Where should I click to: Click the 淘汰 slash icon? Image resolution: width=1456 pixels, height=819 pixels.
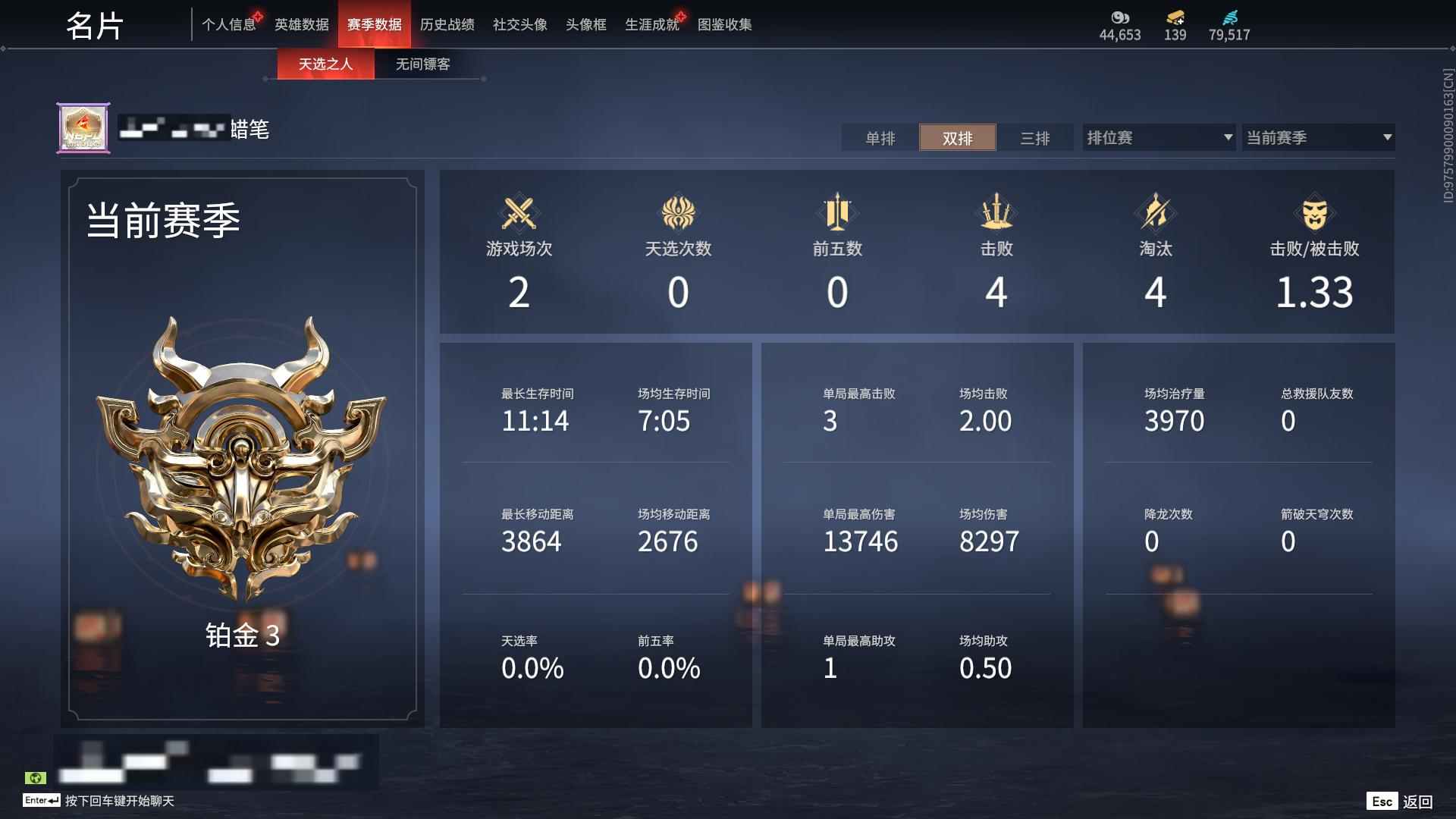(x=1155, y=215)
